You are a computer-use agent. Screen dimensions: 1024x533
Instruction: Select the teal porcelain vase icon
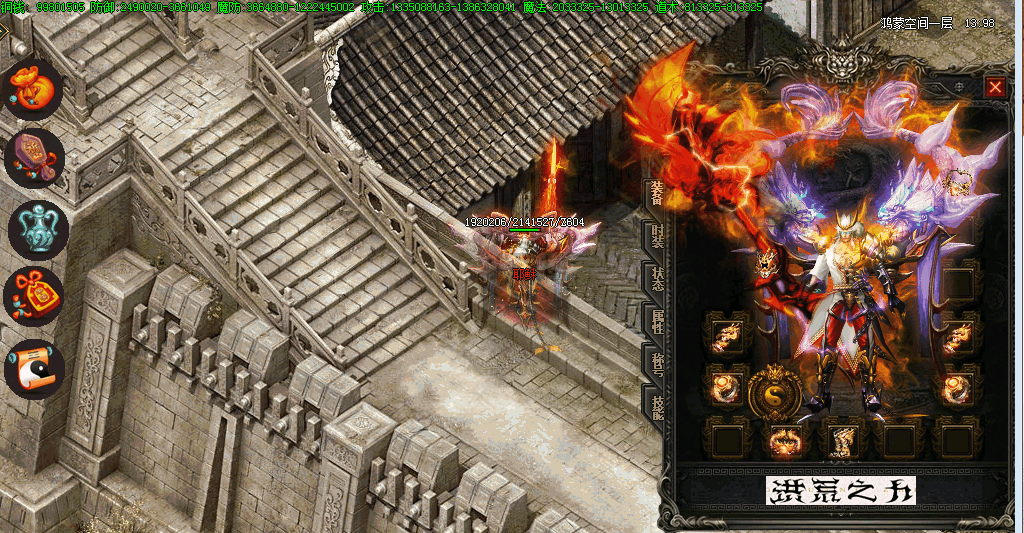coord(37,227)
